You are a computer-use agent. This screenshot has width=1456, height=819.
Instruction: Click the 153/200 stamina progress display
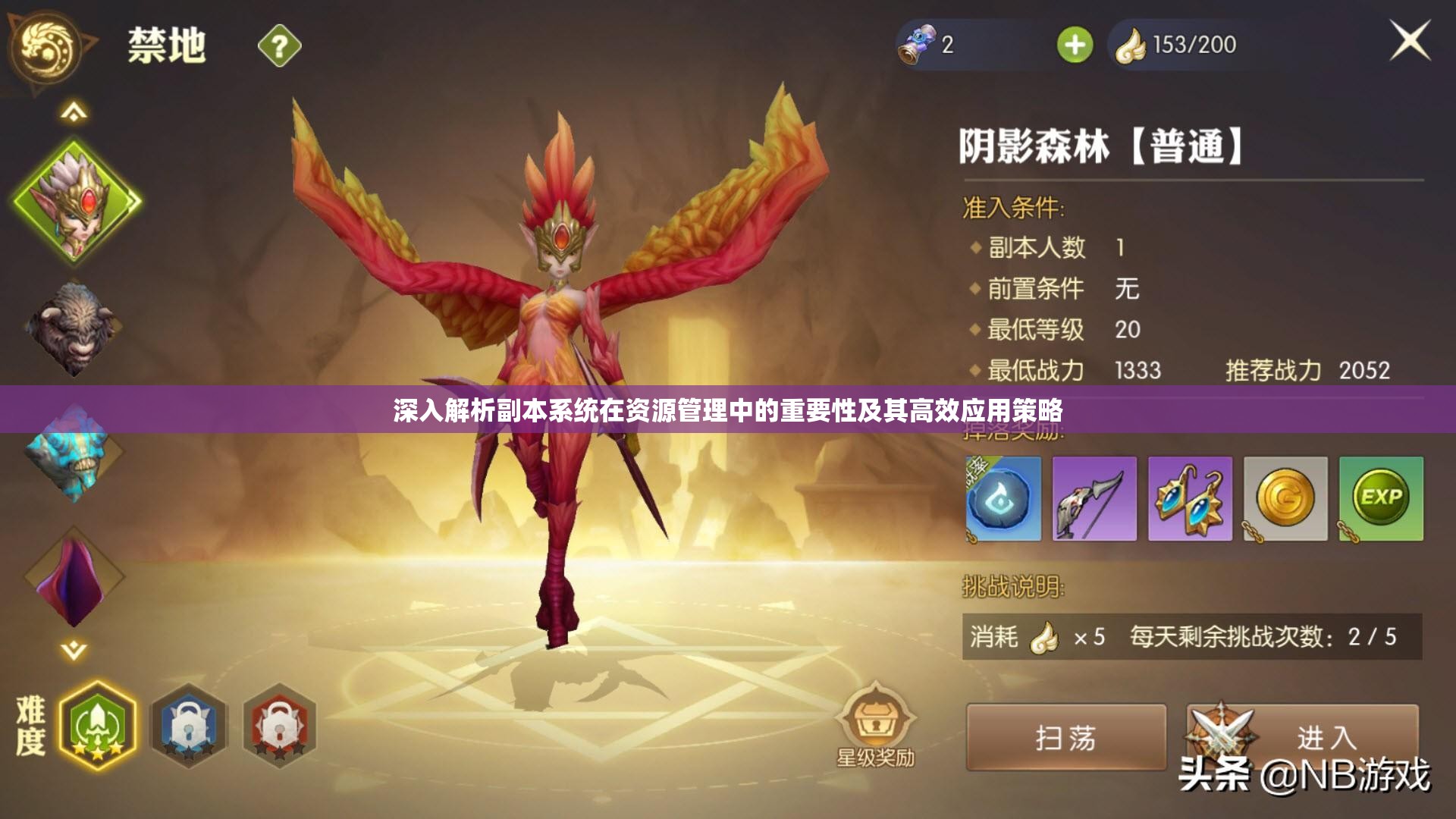click(1191, 45)
